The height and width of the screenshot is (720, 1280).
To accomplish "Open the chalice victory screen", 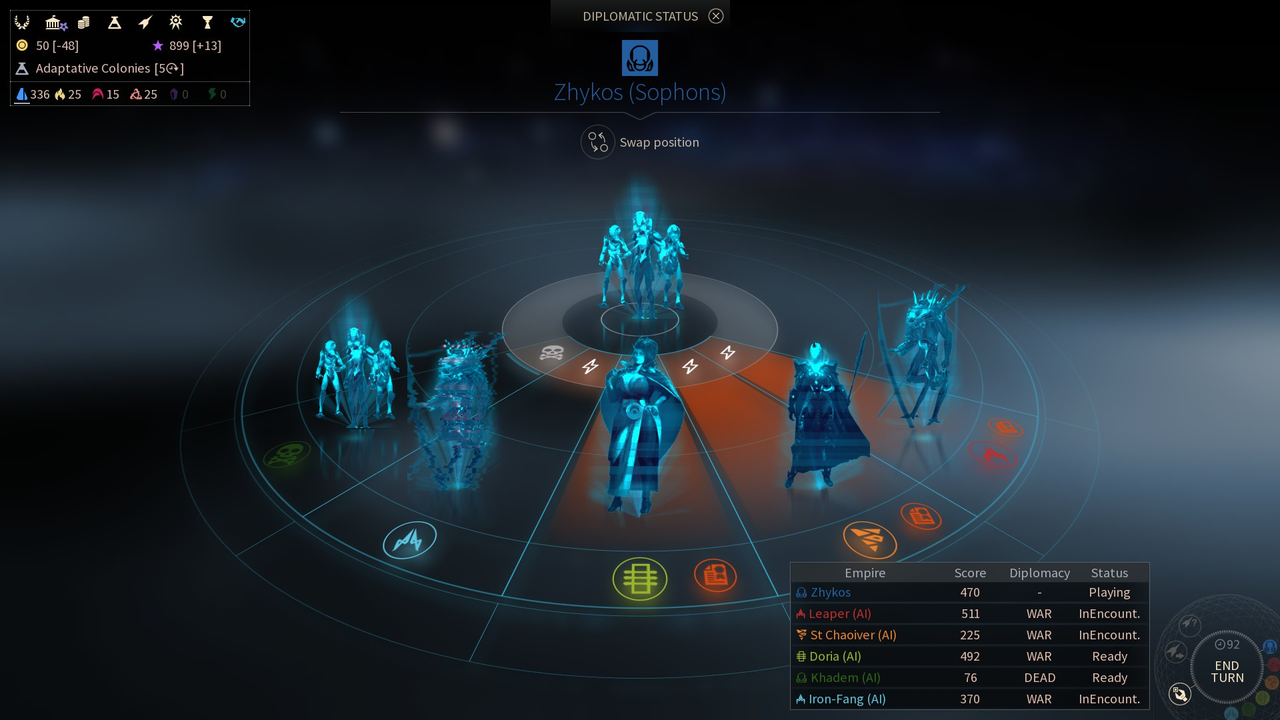I will click(x=207, y=22).
